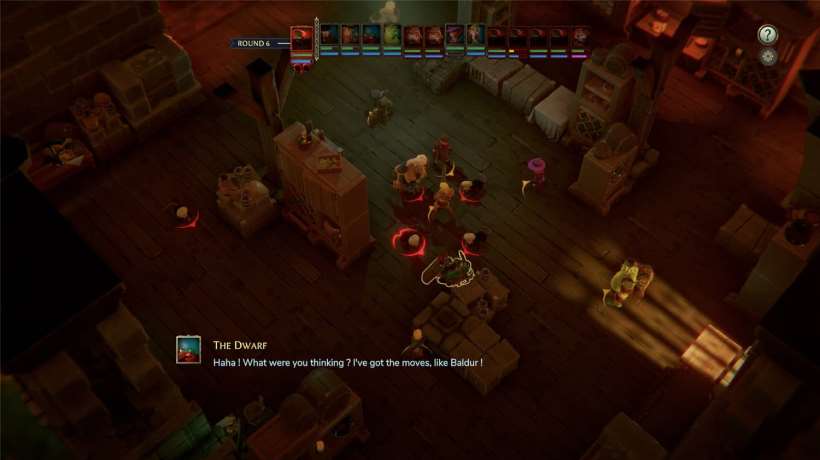Screen dimensions: 820x460
Task: Click The Dwarf's dialogue portrait
Action: [188, 349]
